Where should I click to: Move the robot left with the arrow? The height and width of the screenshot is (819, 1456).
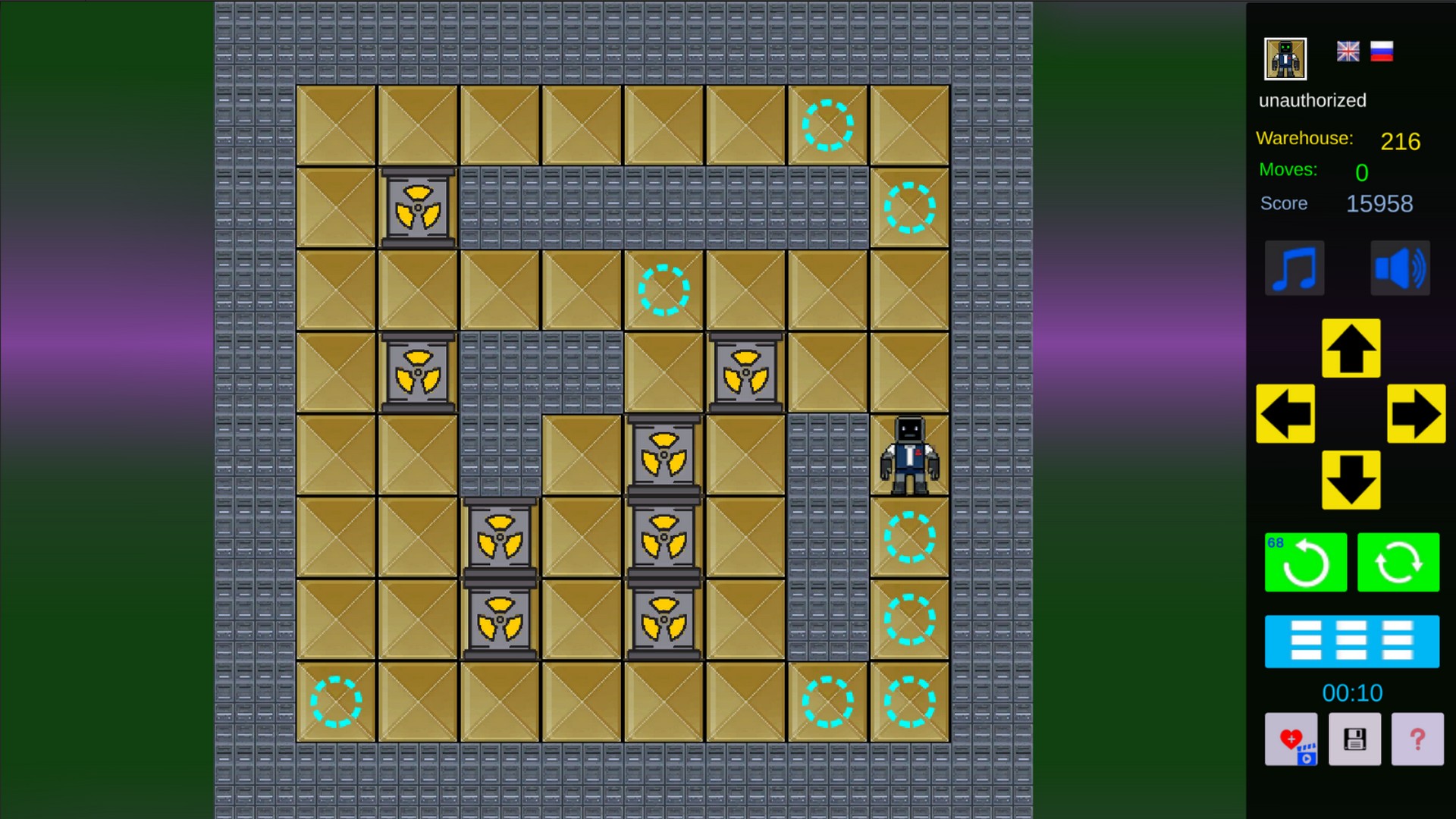pos(1285,414)
